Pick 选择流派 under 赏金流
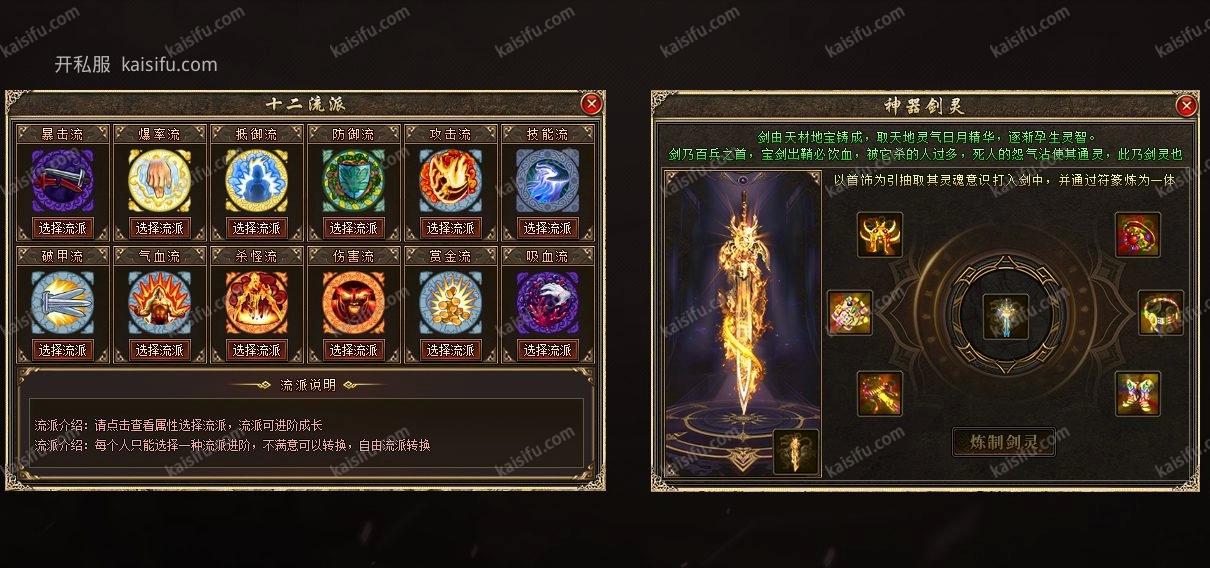Screen dimensions: 1210x568 451,350
